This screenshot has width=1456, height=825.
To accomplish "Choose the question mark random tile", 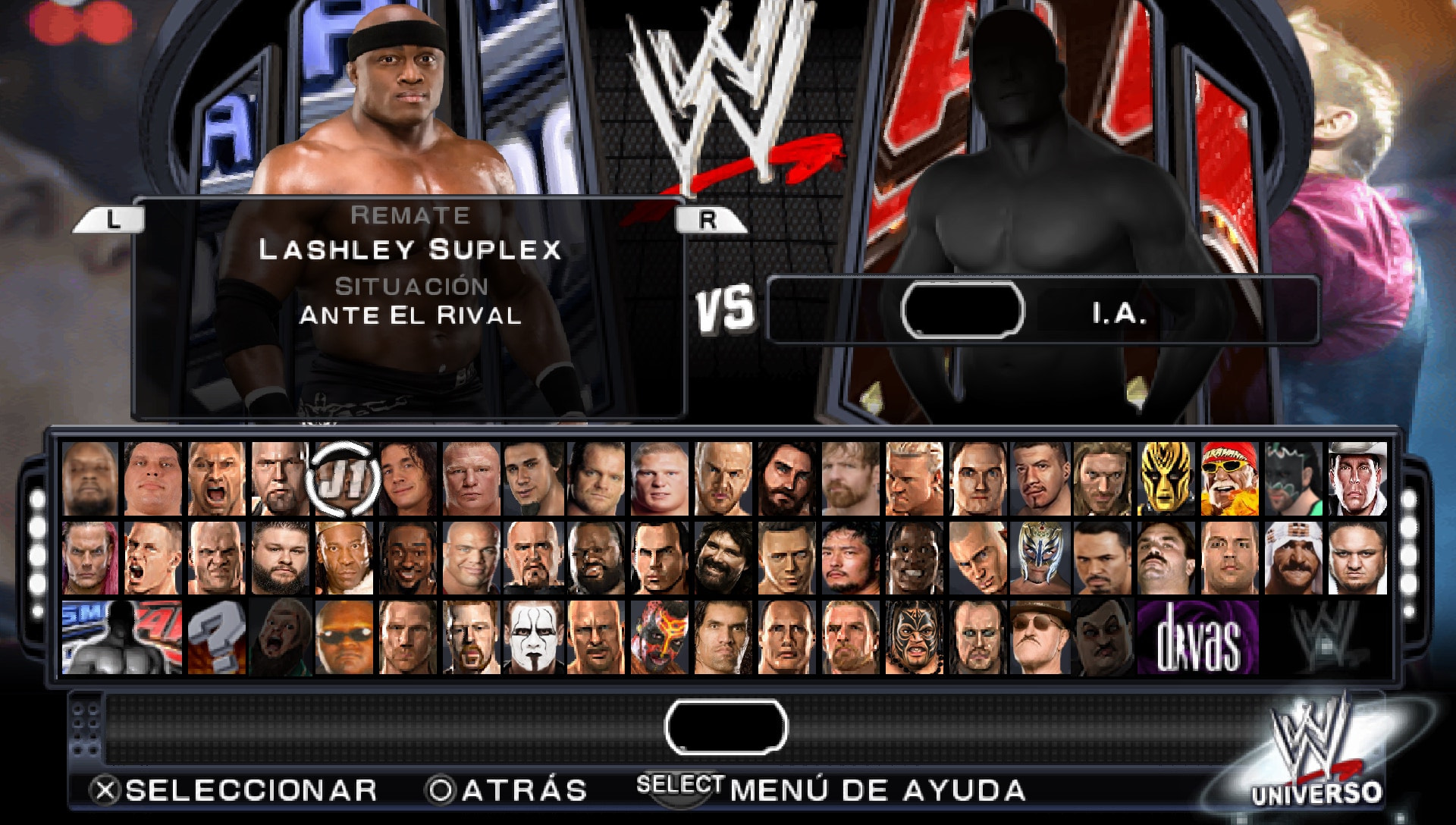I will click(x=217, y=638).
